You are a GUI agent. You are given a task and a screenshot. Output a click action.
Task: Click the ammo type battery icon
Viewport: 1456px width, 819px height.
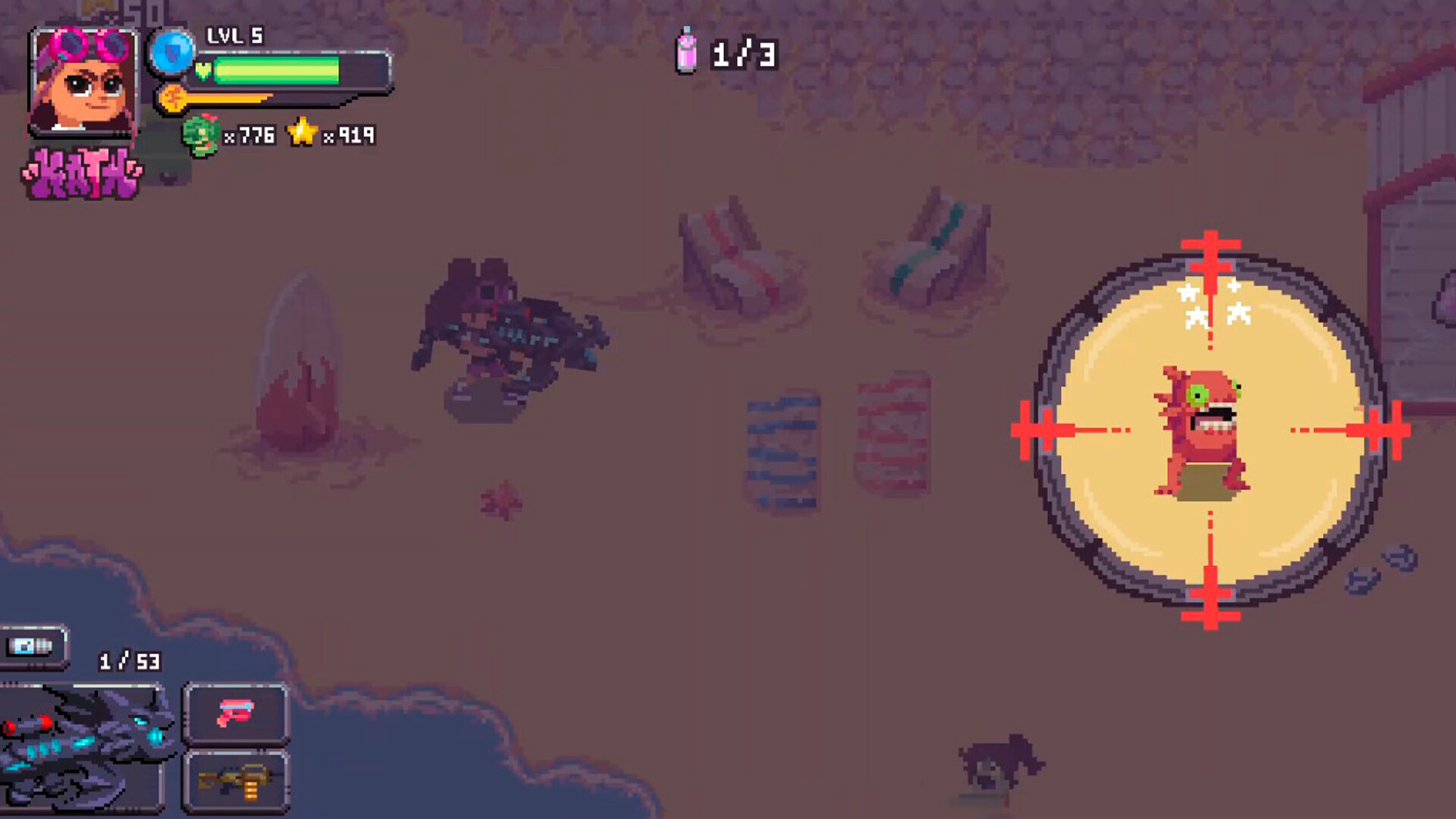32,646
